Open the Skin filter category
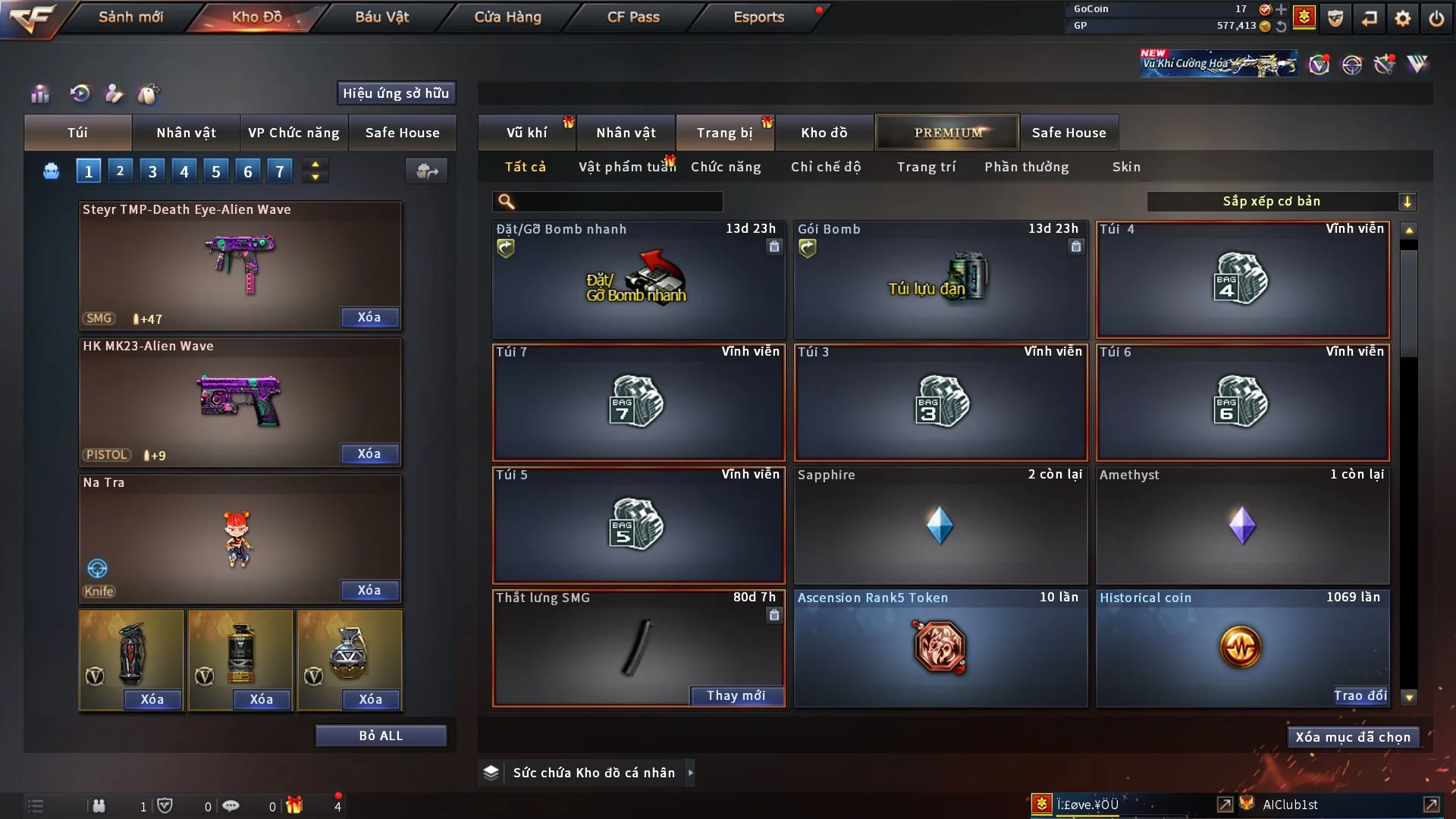Viewport: 1456px width, 819px height. [x=1126, y=167]
